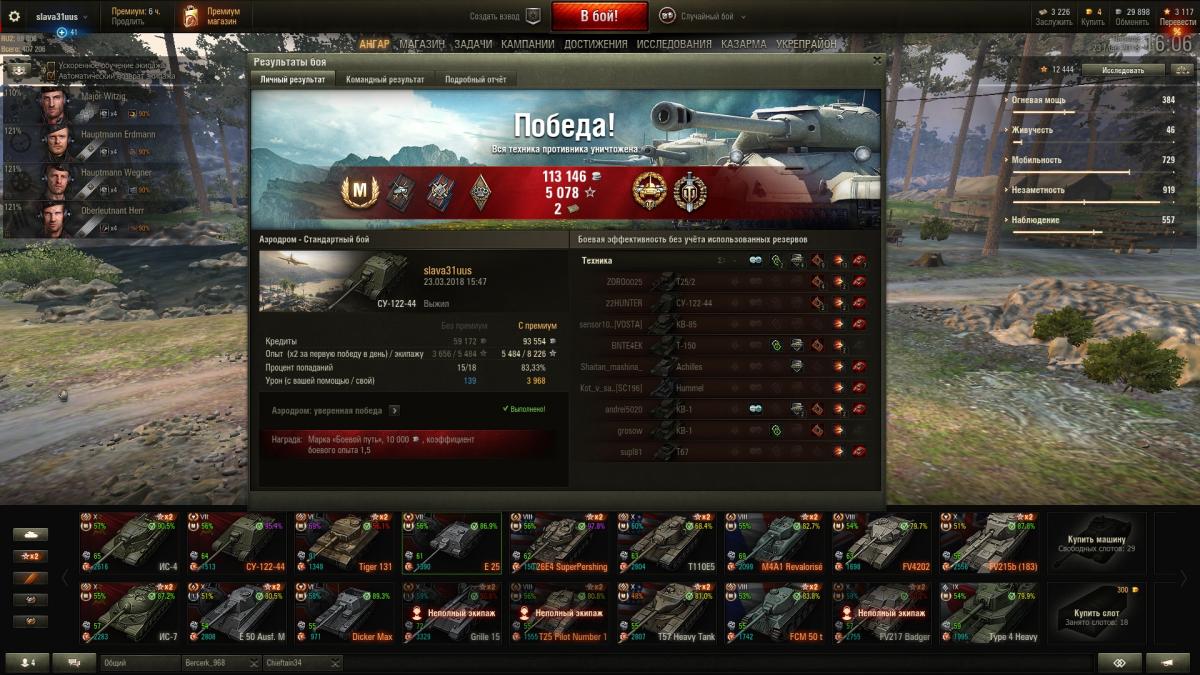Show the ДОСТИЖЕНИЯ page
This screenshot has height=675, width=1200.
(596, 44)
